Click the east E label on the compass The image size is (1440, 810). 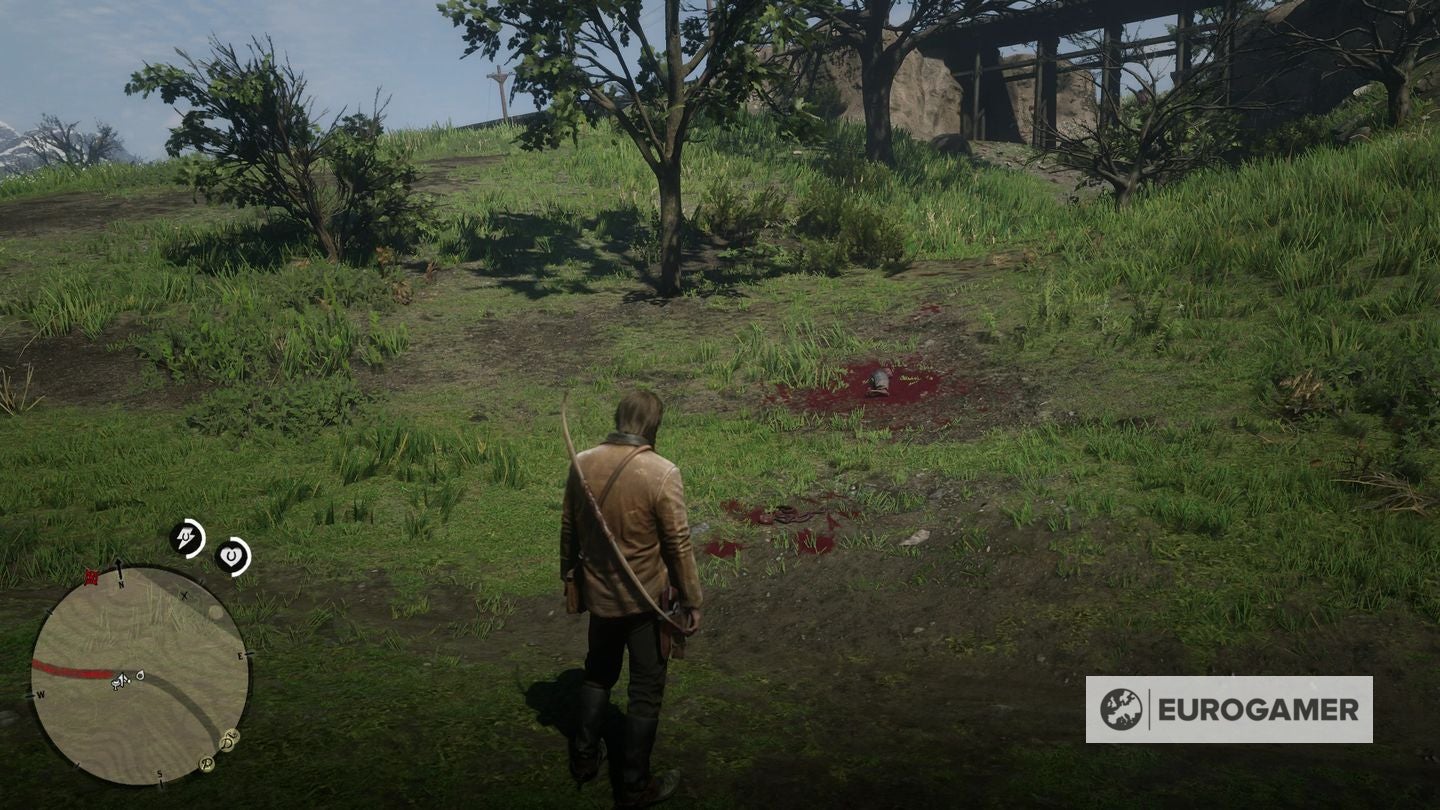pyautogui.click(x=240, y=656)
